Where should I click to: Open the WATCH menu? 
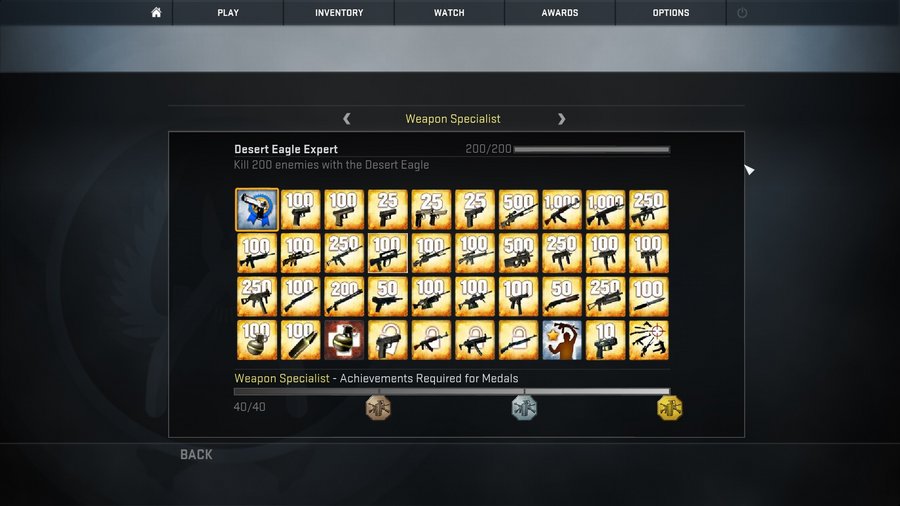(x=449, y=13)
